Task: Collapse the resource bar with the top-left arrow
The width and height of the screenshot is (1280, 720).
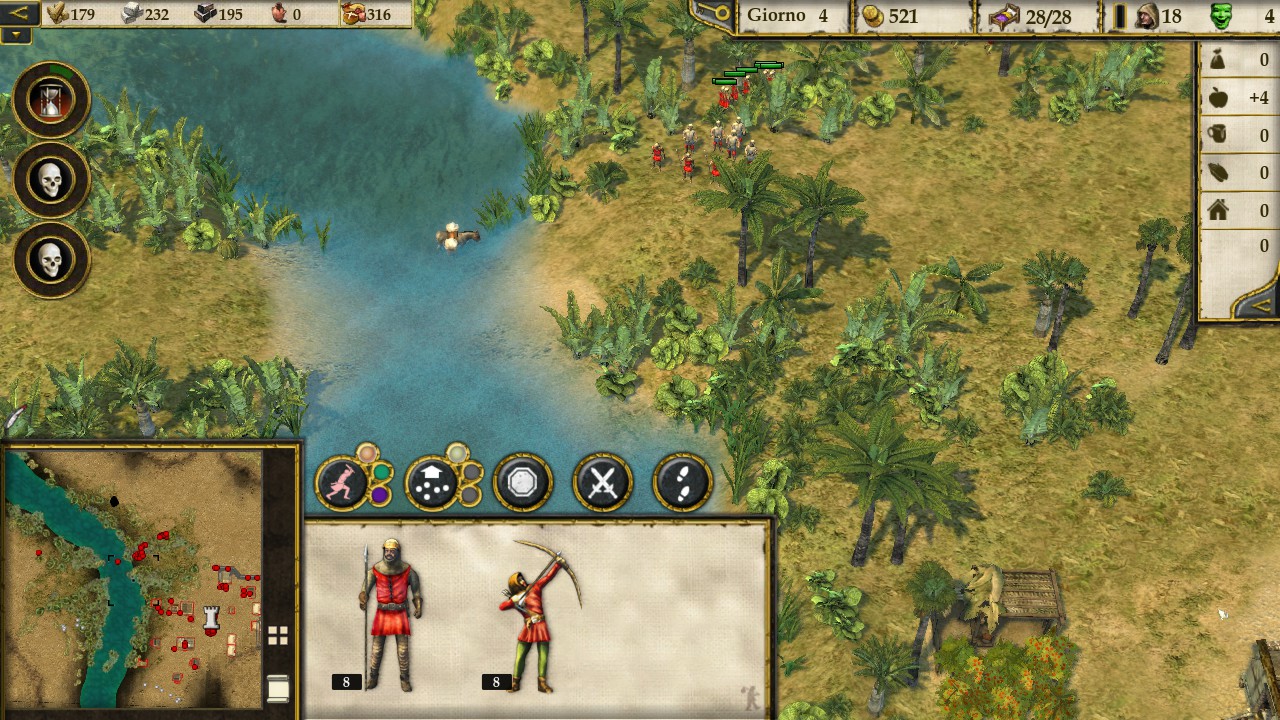Action: [x=19, y=13]
